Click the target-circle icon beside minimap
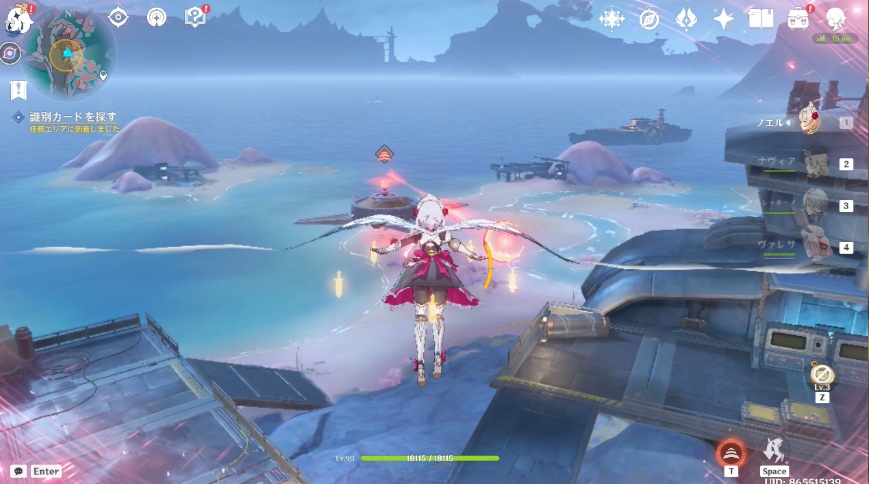This screenshot has height=484, width=869. [118, 17]
